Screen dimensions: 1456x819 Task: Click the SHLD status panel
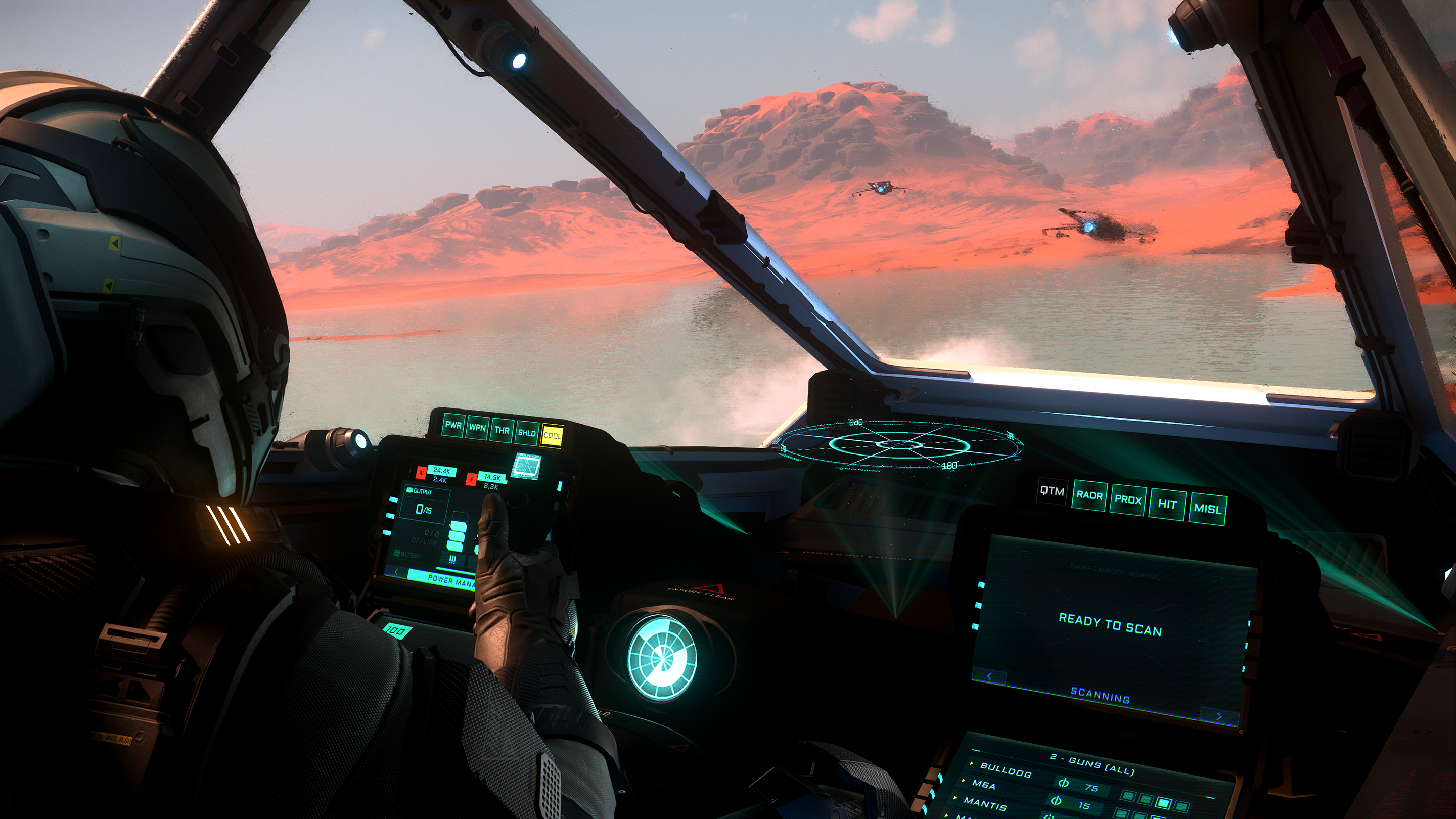coord(526,433)
